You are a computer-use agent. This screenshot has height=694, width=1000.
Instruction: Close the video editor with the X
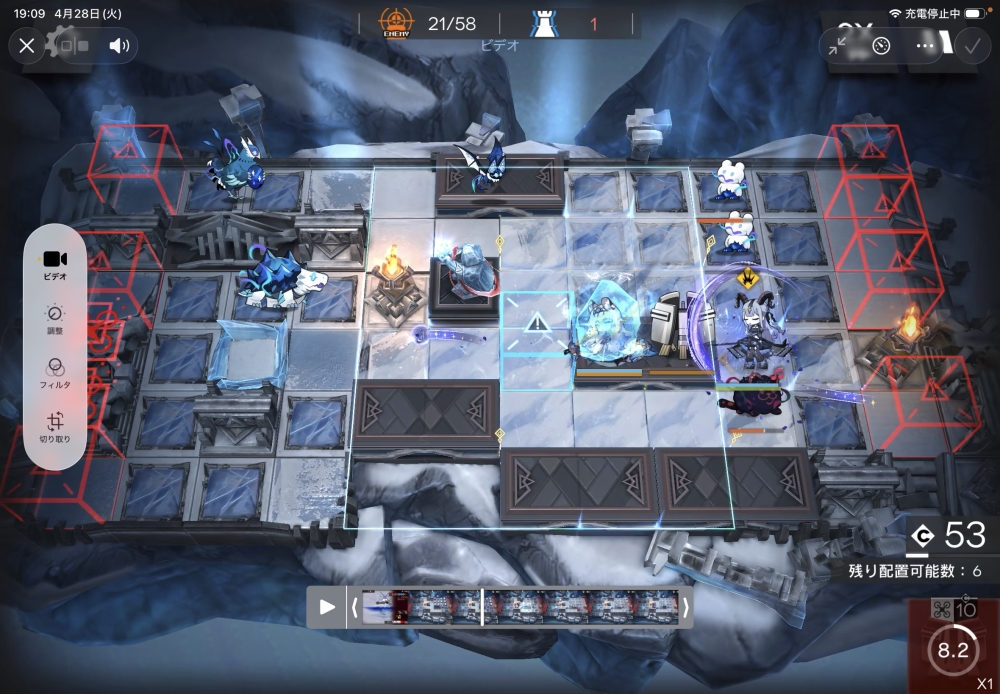[x=27, y=46]
